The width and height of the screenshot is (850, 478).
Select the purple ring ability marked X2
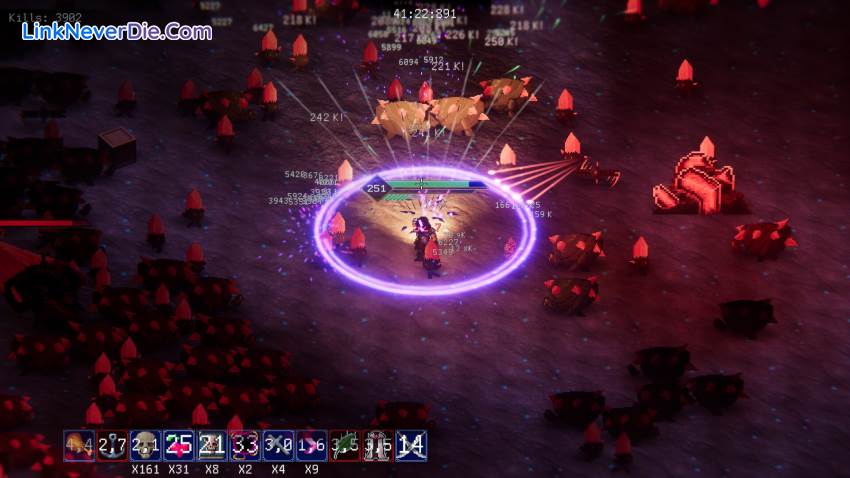point(245,445)
